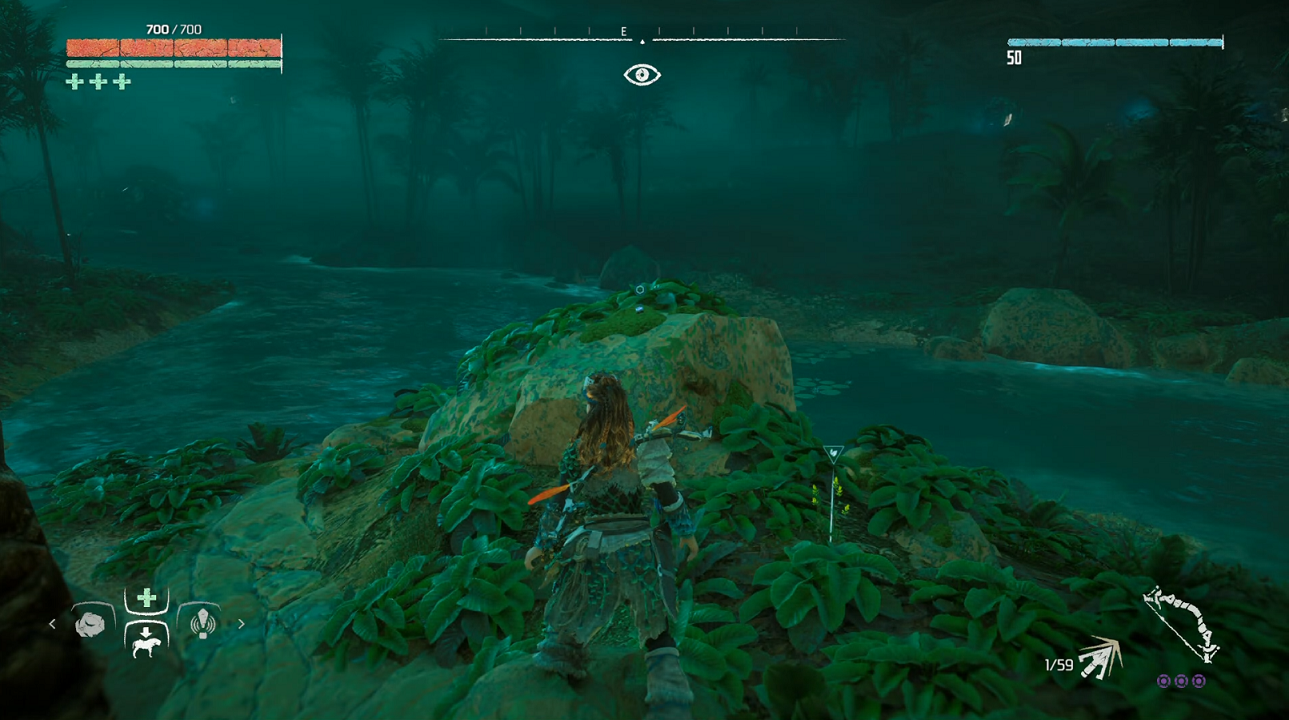Select the rock tool slot

click(x=92, y=624)
